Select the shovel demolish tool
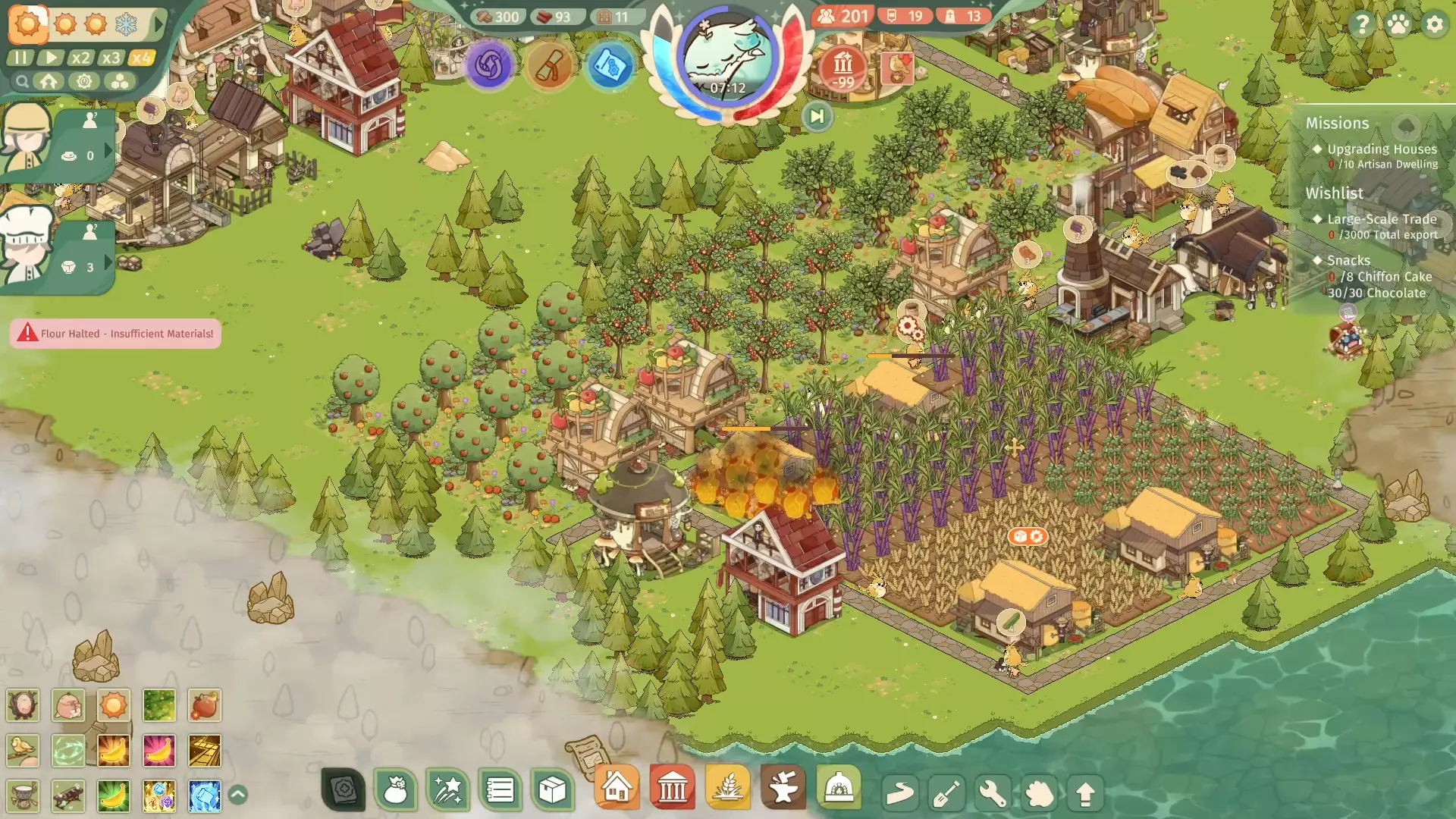 (946, 794)
